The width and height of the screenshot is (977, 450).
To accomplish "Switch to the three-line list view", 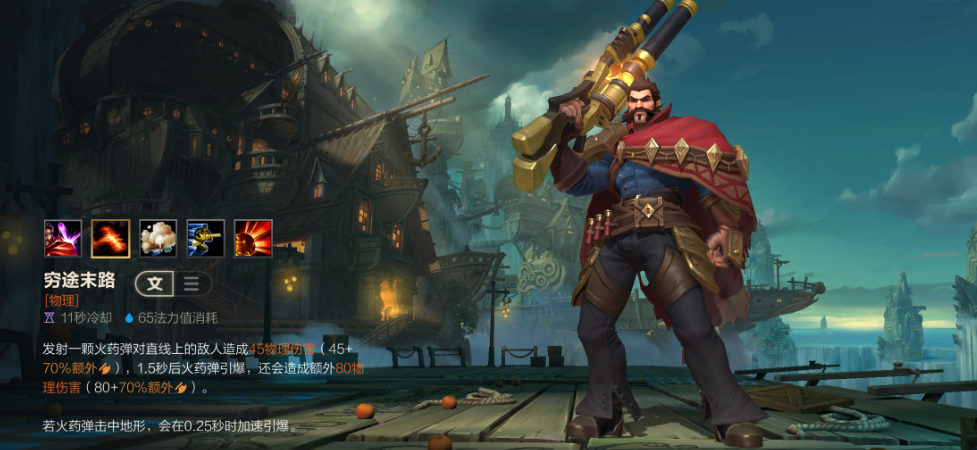I will (x=190, y=283).
